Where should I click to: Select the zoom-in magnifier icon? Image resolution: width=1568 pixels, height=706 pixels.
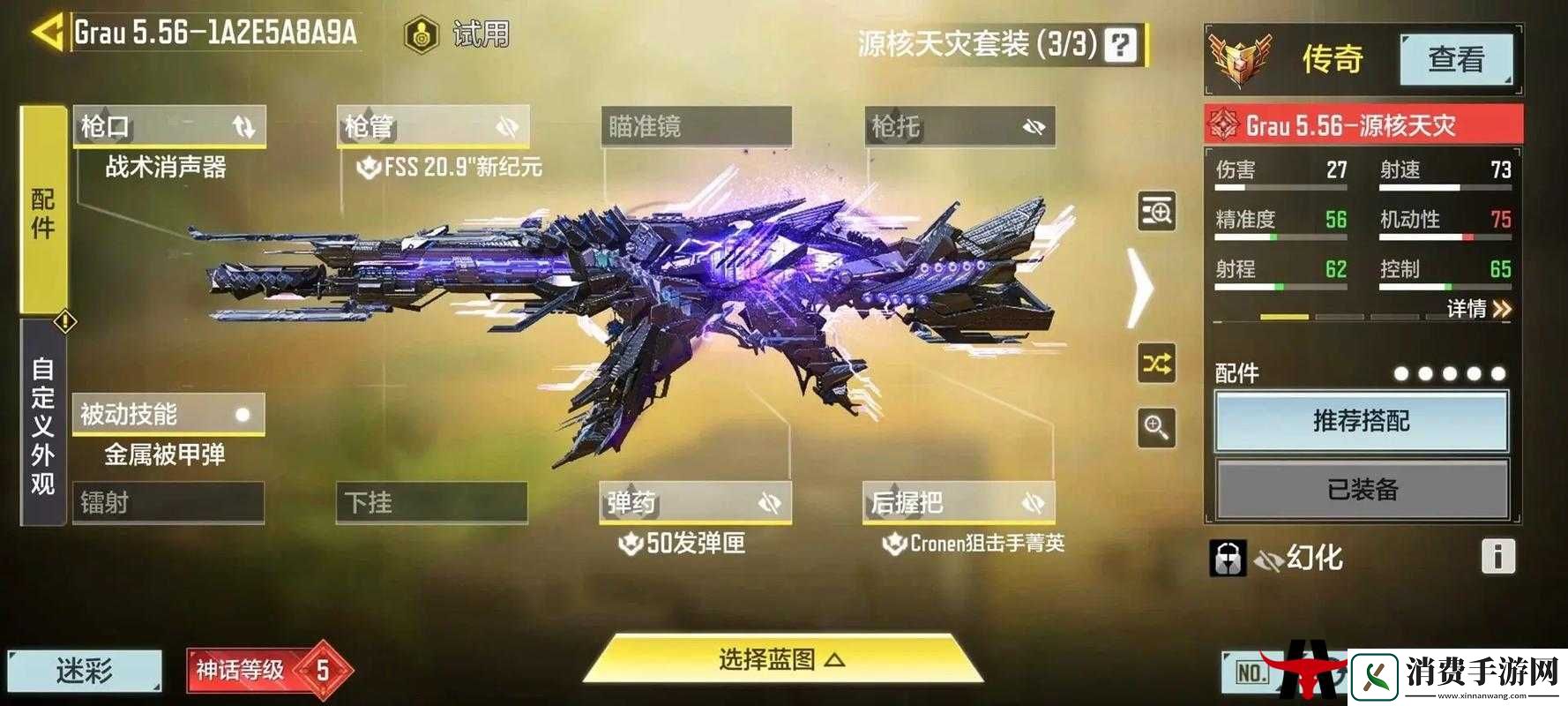coord(1156,426)
